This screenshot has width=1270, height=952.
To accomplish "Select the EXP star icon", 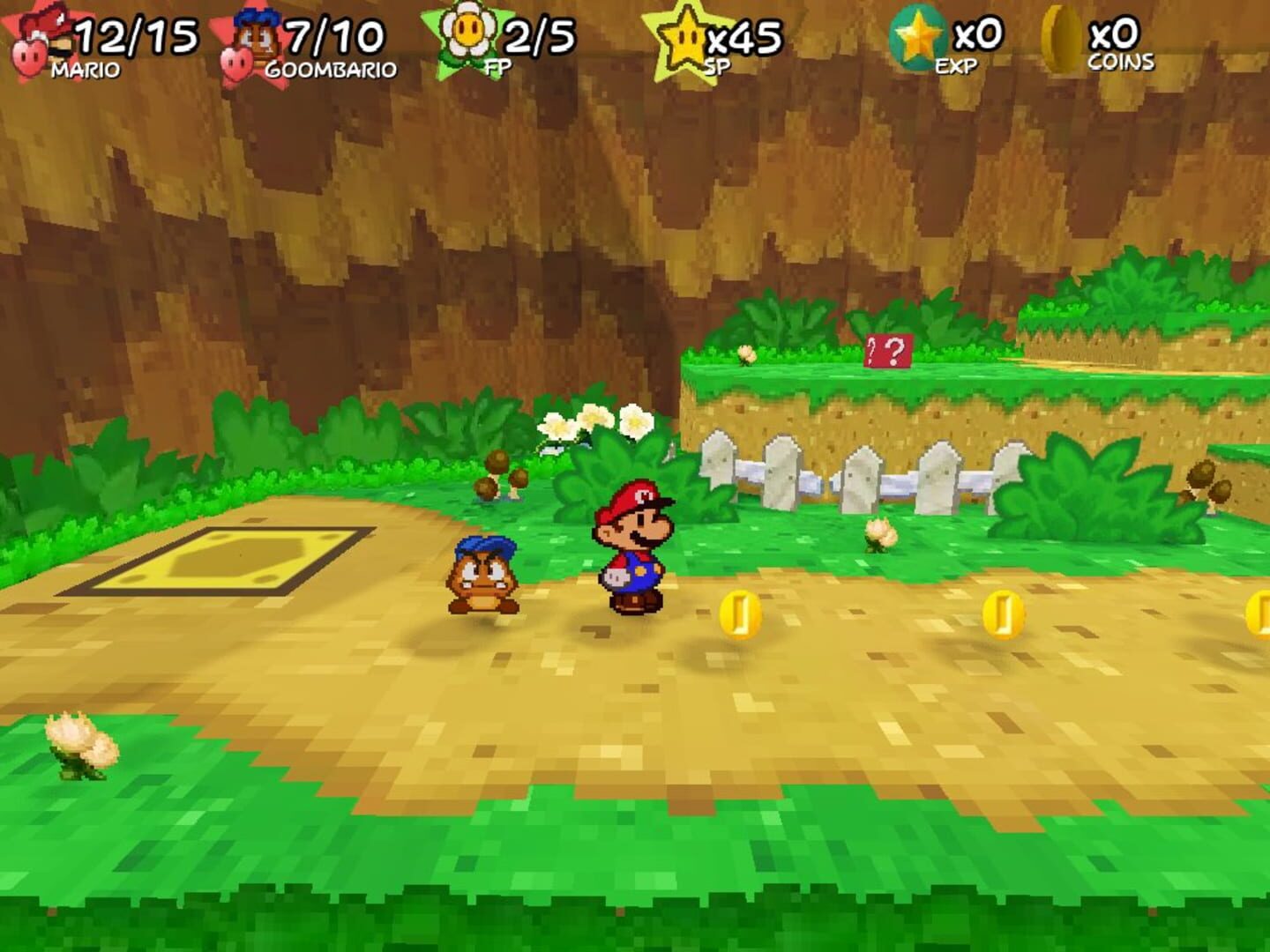I will [915, 35].
